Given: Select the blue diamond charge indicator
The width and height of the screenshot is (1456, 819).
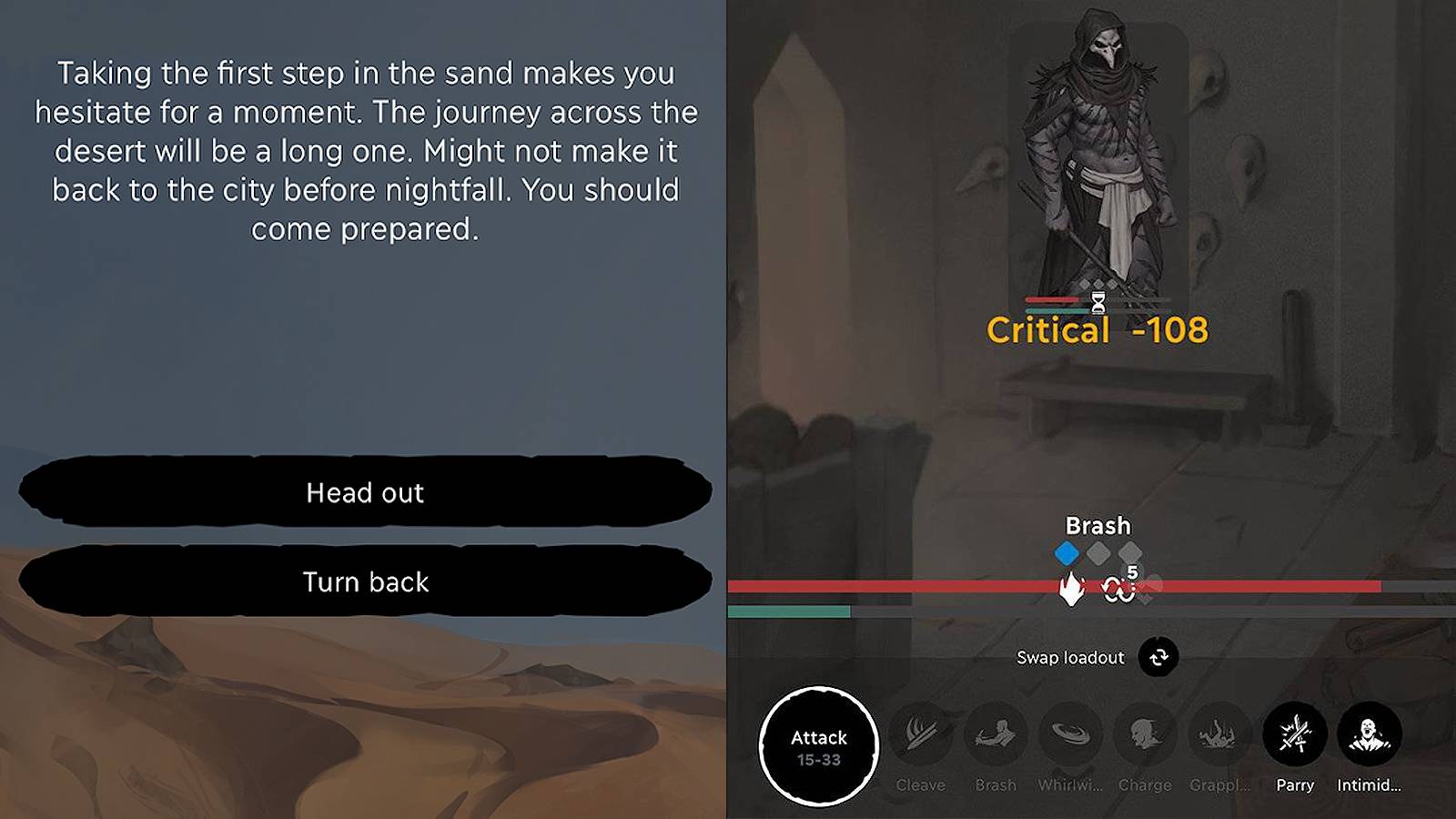Looking at the screenshot, I should coord(1067,551).
